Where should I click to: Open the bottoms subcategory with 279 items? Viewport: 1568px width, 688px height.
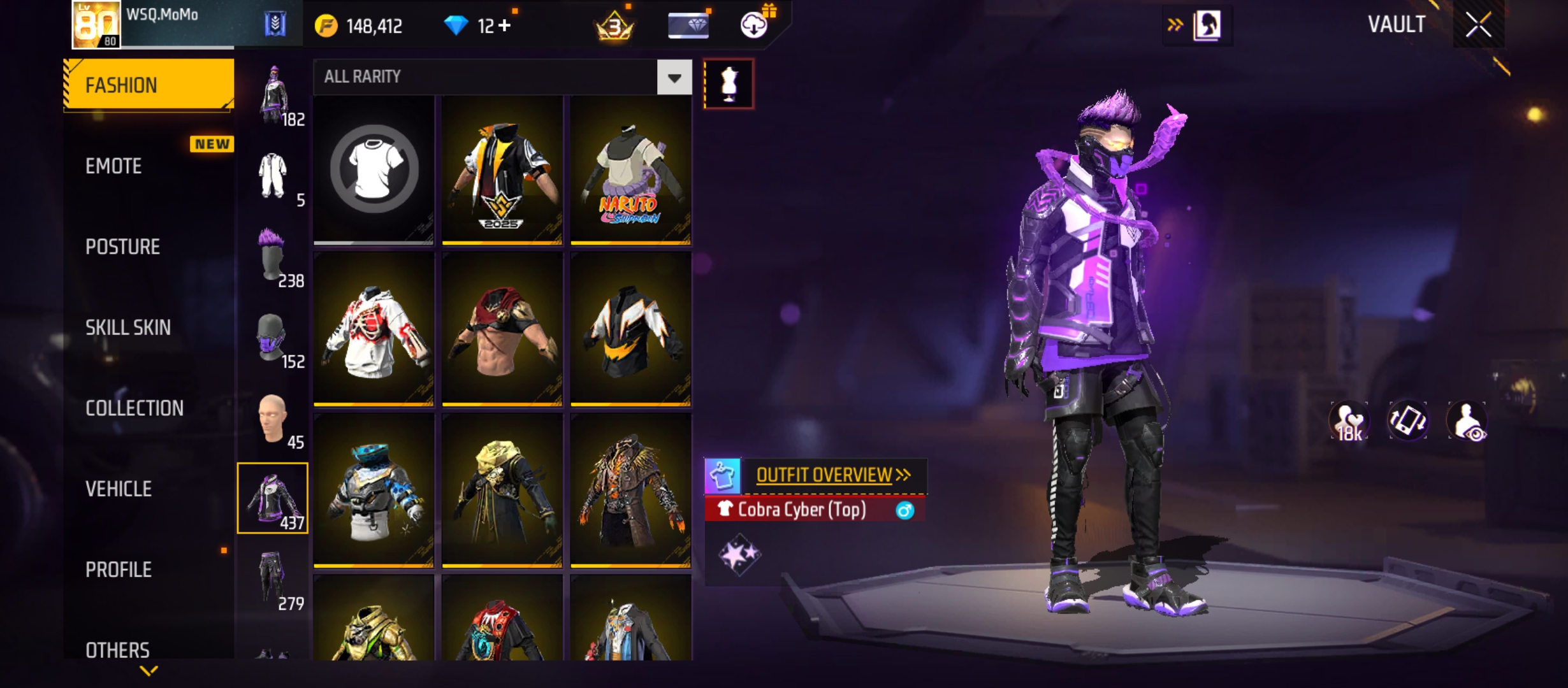273,578
